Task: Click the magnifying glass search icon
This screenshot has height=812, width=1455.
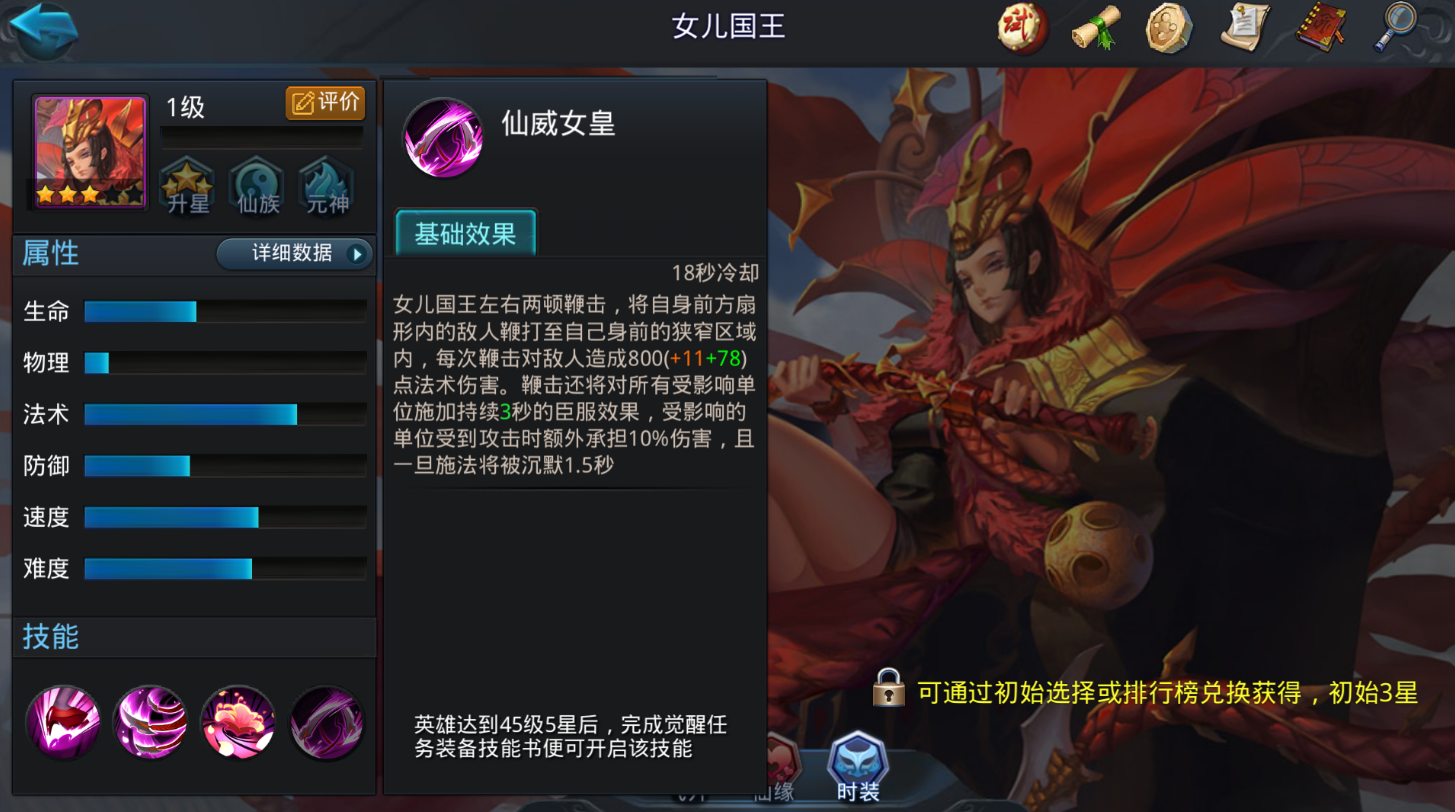Action: [x=1396, y=29]
